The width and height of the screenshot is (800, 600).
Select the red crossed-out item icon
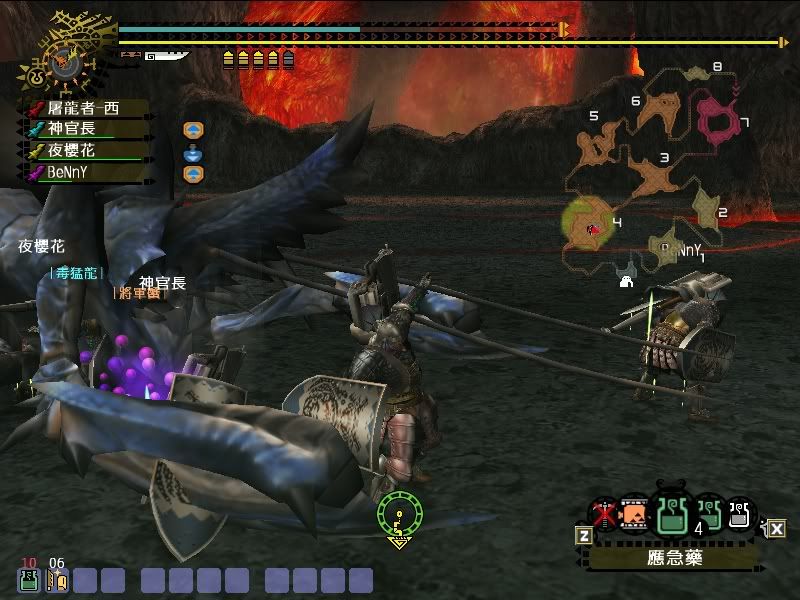(x=602, y=515)
